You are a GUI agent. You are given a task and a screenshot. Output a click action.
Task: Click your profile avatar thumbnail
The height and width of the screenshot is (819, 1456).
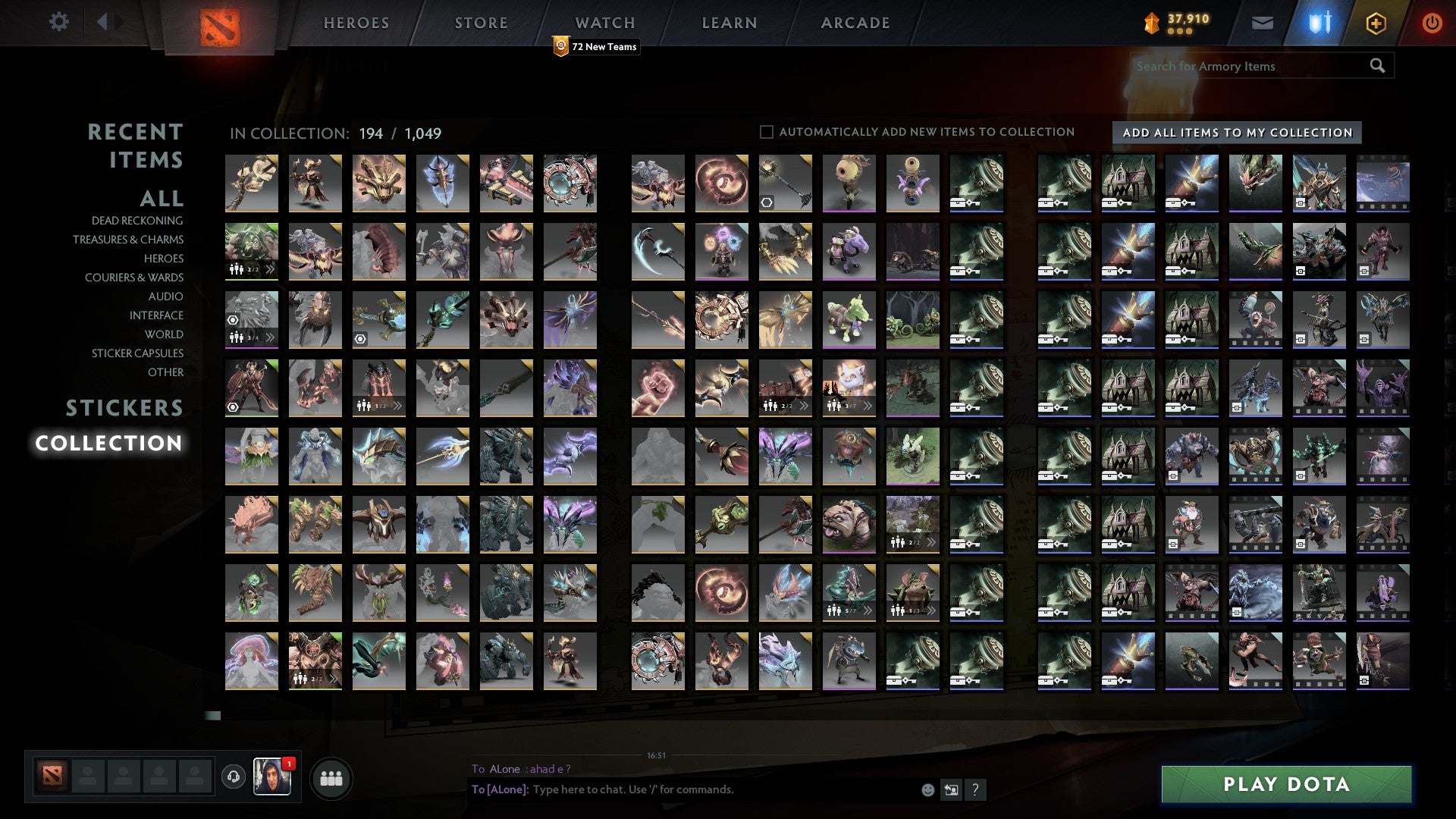tap(273, 777)
